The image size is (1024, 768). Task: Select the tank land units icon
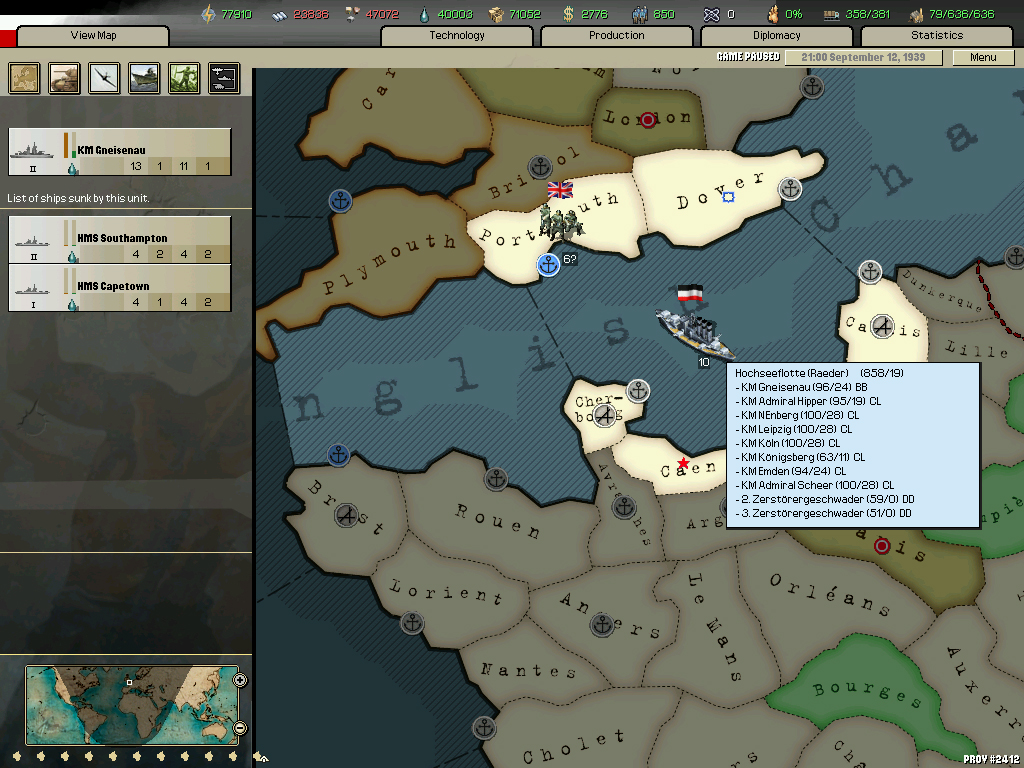(x=65, y=78)
